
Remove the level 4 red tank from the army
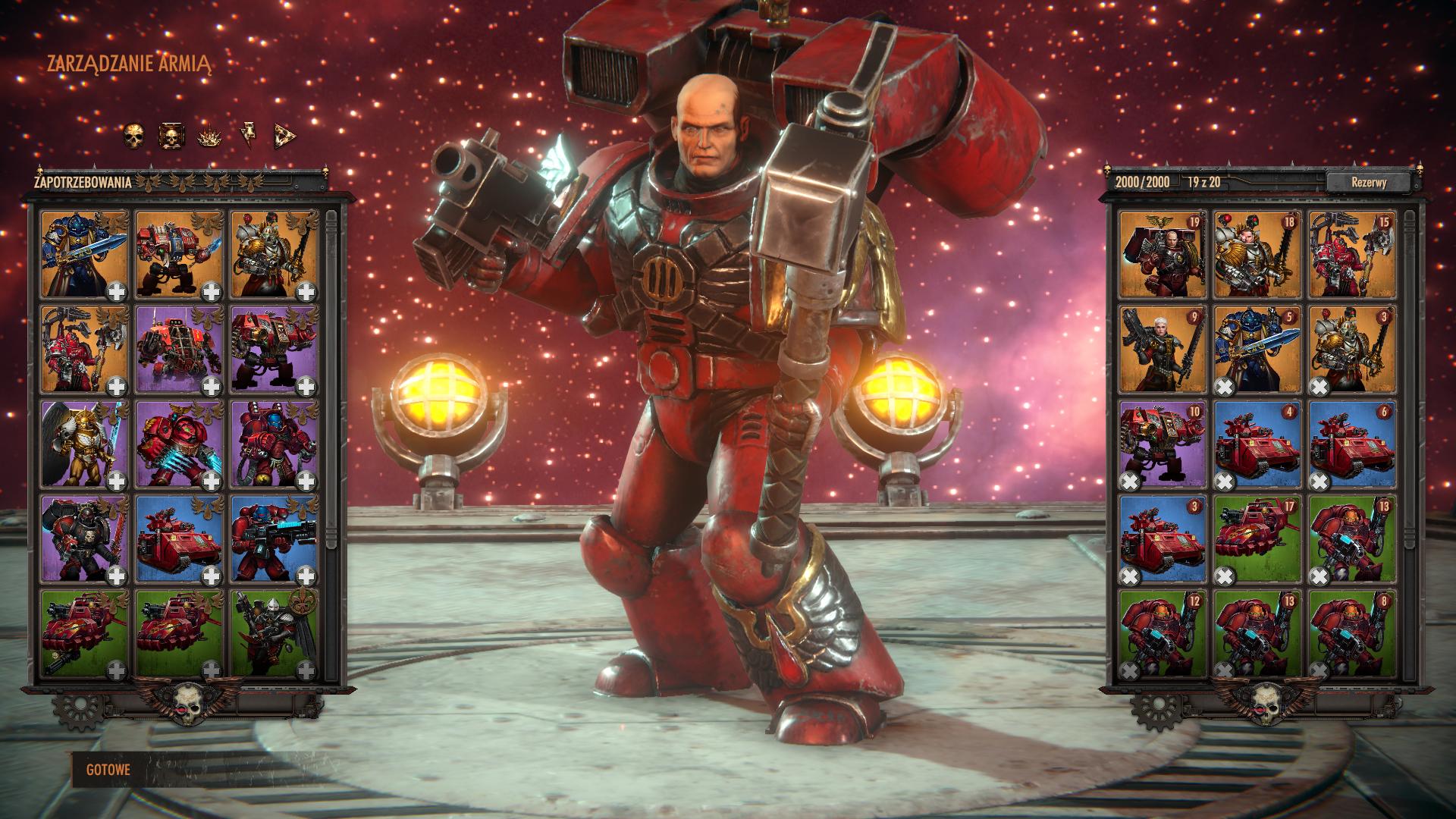click(x=1225, y=481)
